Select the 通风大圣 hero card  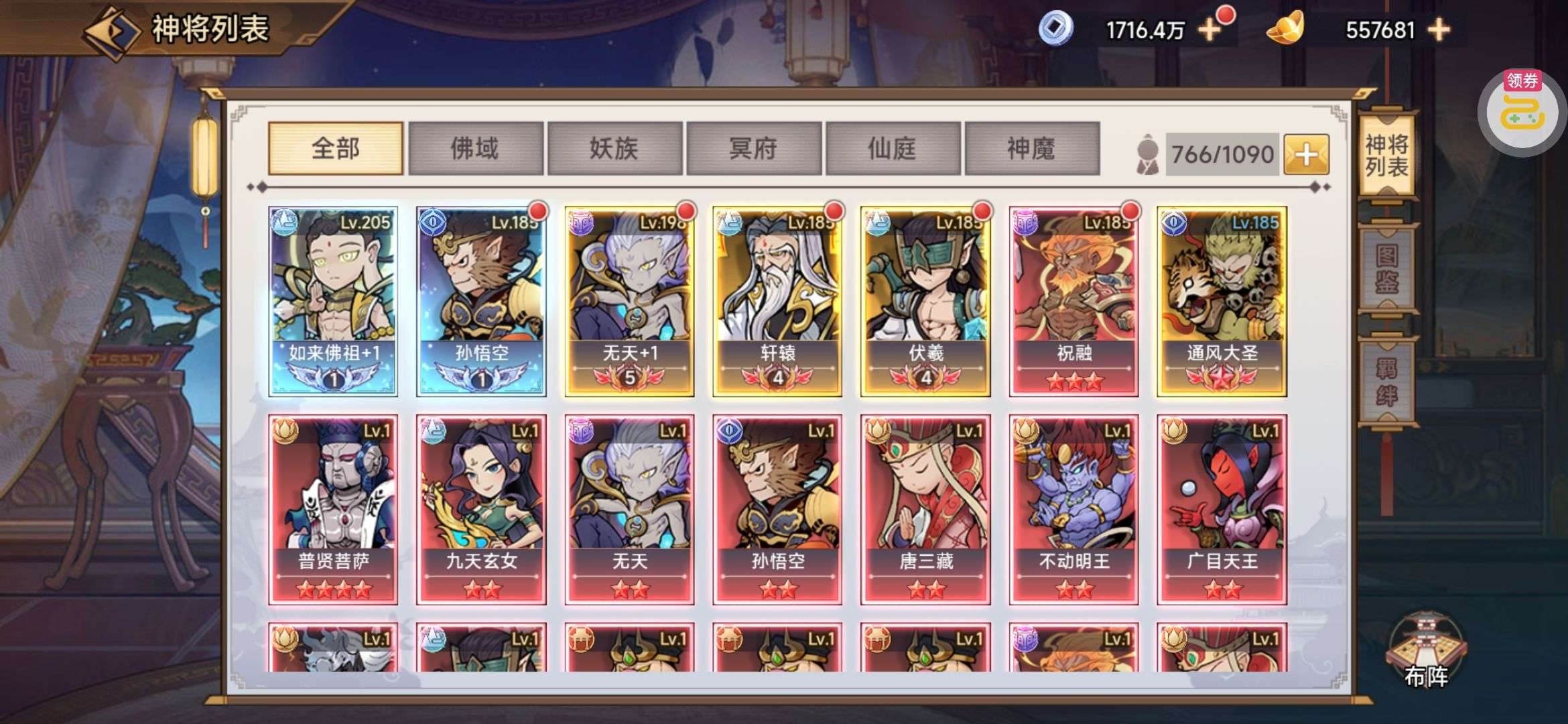pos(1222,302)
